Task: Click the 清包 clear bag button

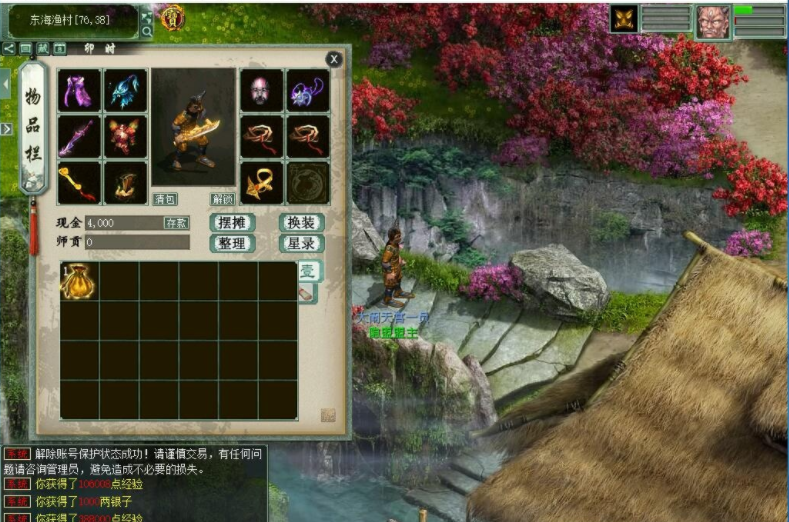Action: (x=165, y=198)
